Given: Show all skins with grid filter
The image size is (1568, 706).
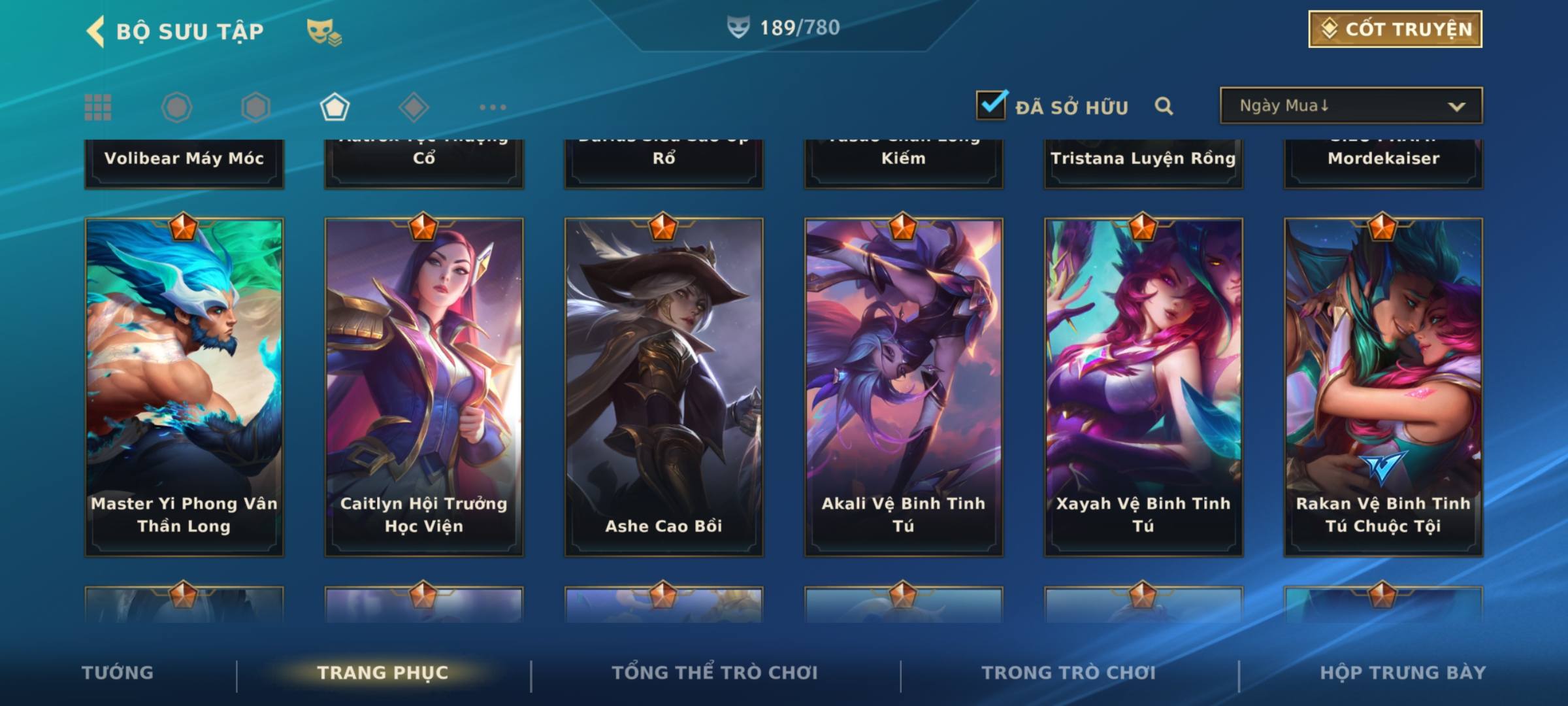Looking at the screenshot, I should coord(98,107).
